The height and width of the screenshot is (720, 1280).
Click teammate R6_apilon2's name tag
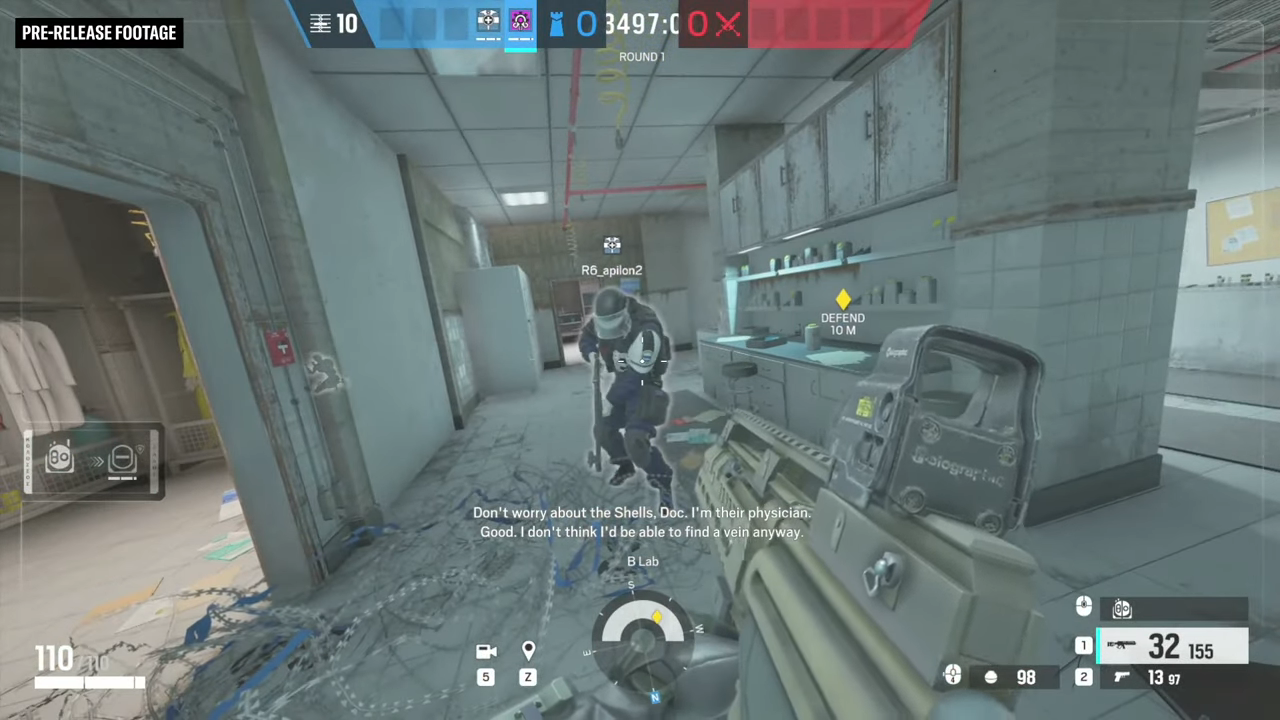(x=611, y=270)
